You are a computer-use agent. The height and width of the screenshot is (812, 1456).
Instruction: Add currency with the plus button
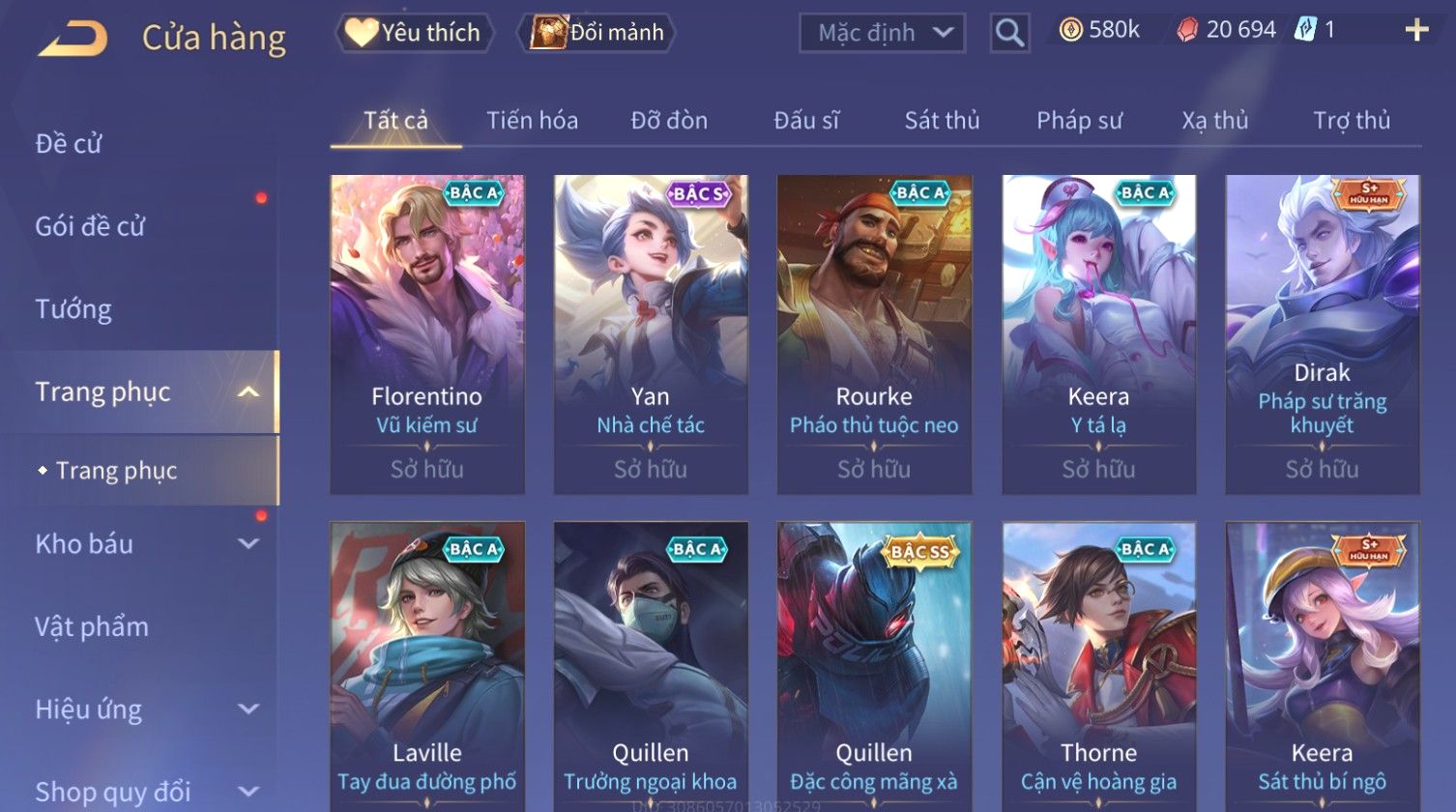[x=1416, y=31]
